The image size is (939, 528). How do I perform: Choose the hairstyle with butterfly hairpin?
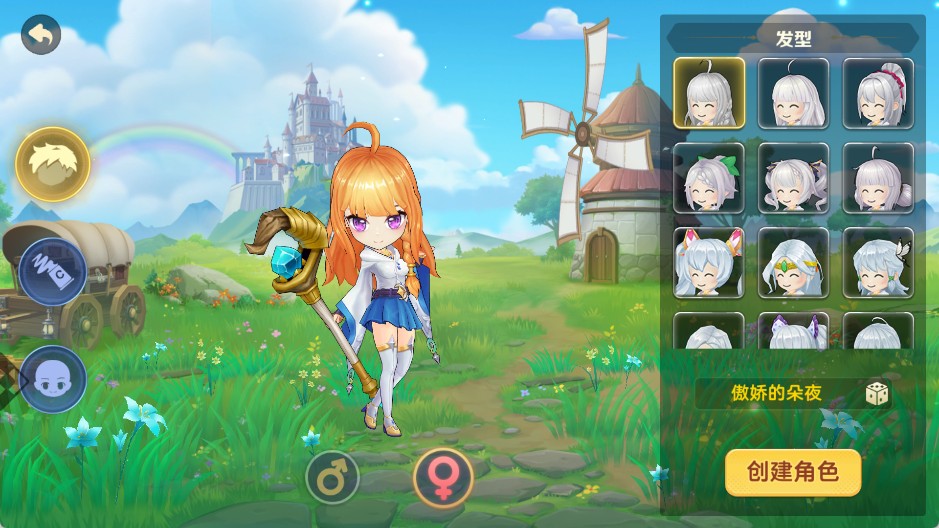coord(879,263)
